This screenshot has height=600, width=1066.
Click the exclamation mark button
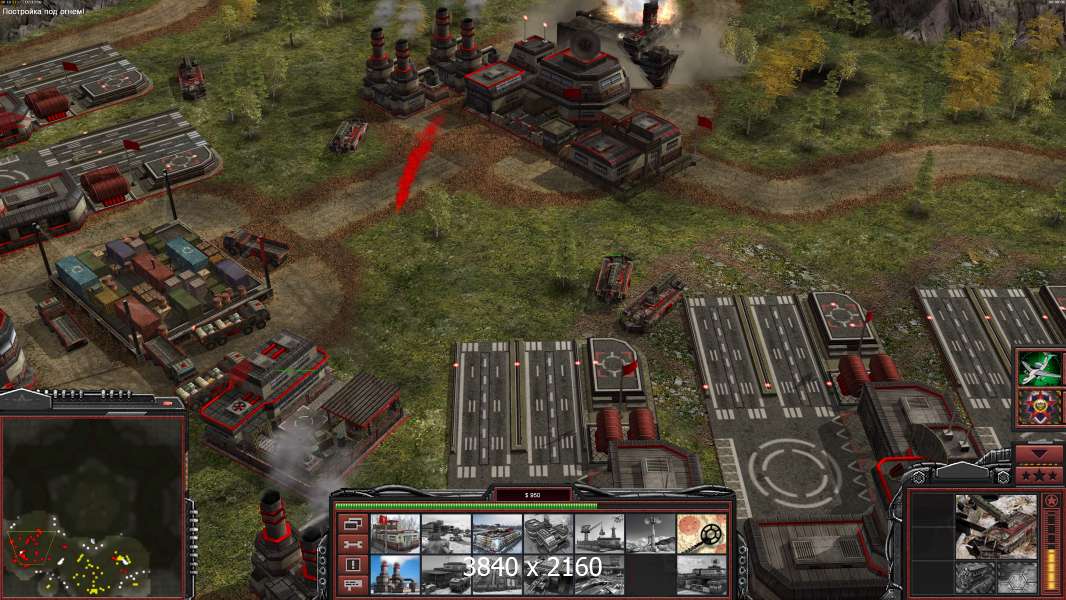point(352,564)
